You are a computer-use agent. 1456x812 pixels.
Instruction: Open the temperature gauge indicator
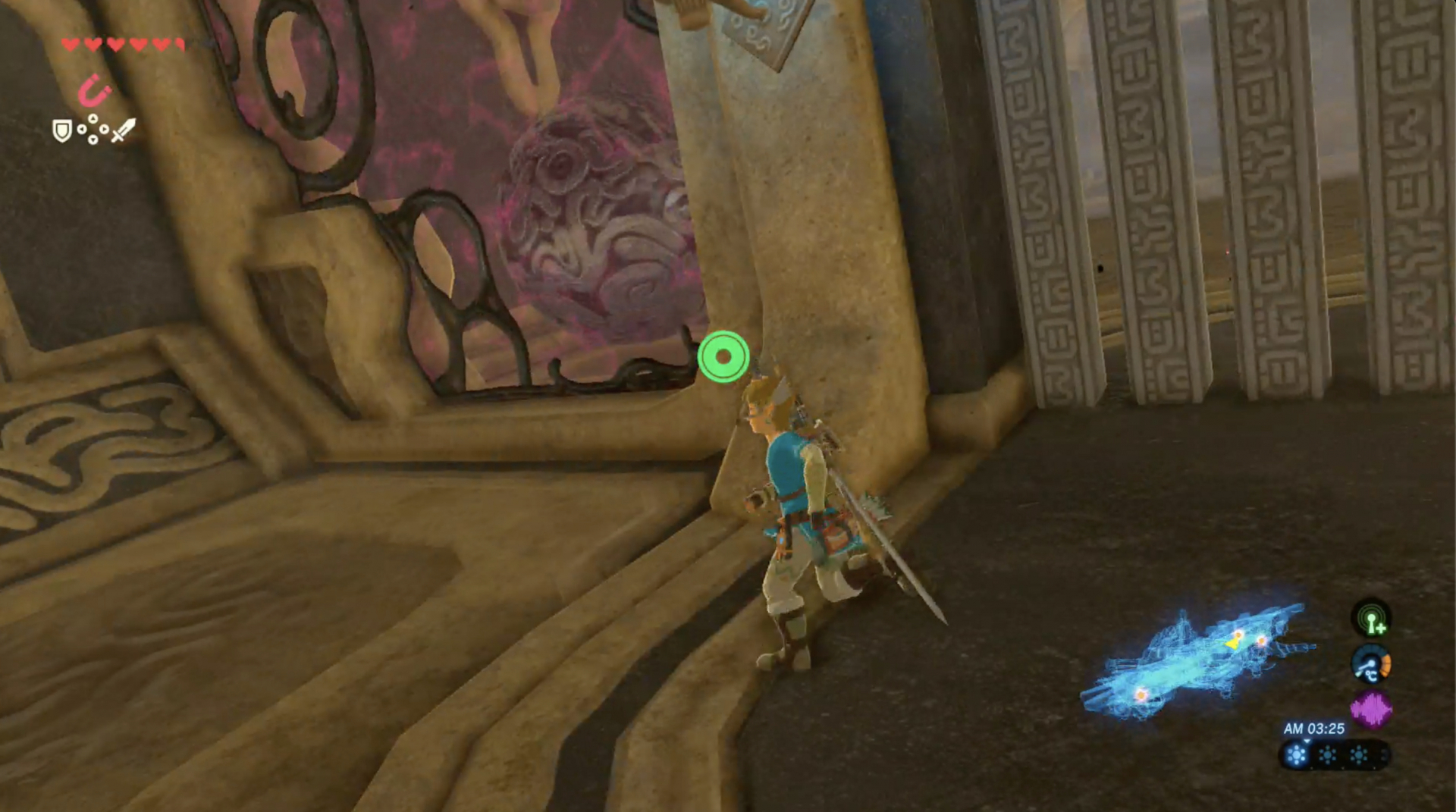coord(1370,664)
